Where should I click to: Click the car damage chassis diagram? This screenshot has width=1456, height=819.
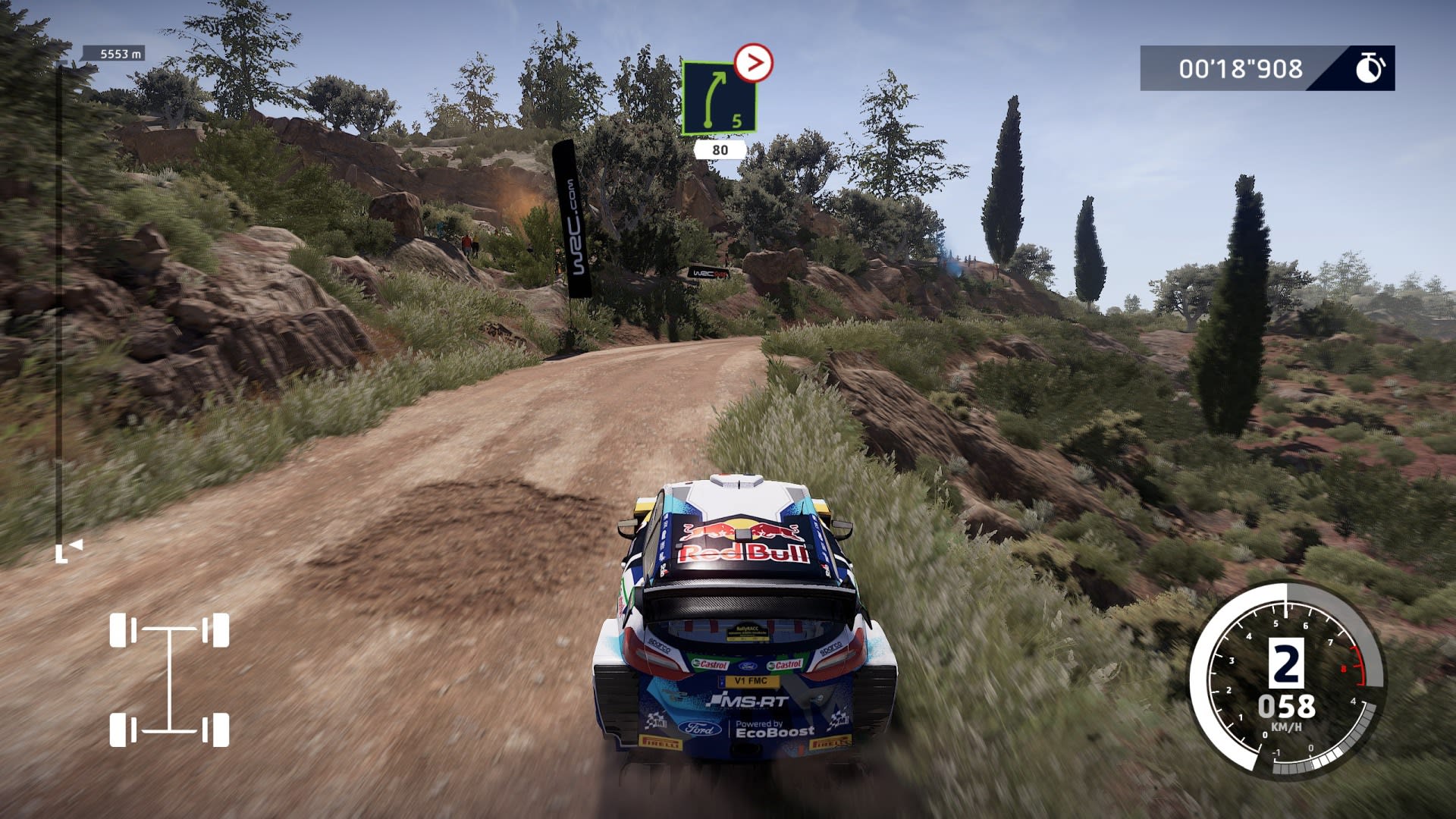coord(169,679)
